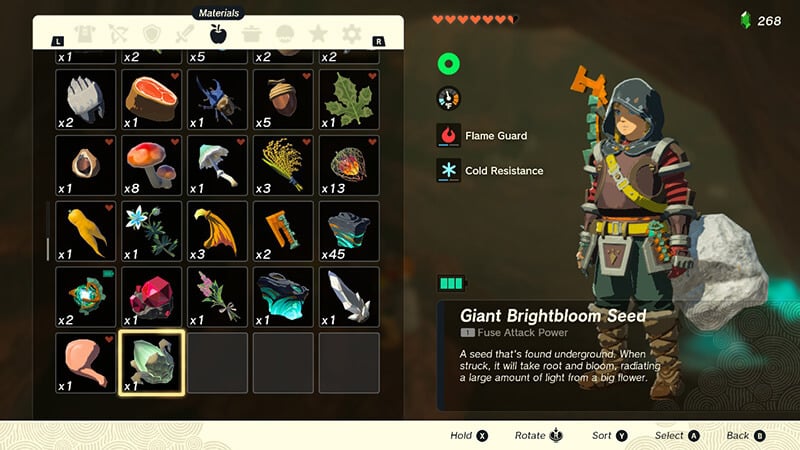Open the gear system settings tab

tap(351, 34)
